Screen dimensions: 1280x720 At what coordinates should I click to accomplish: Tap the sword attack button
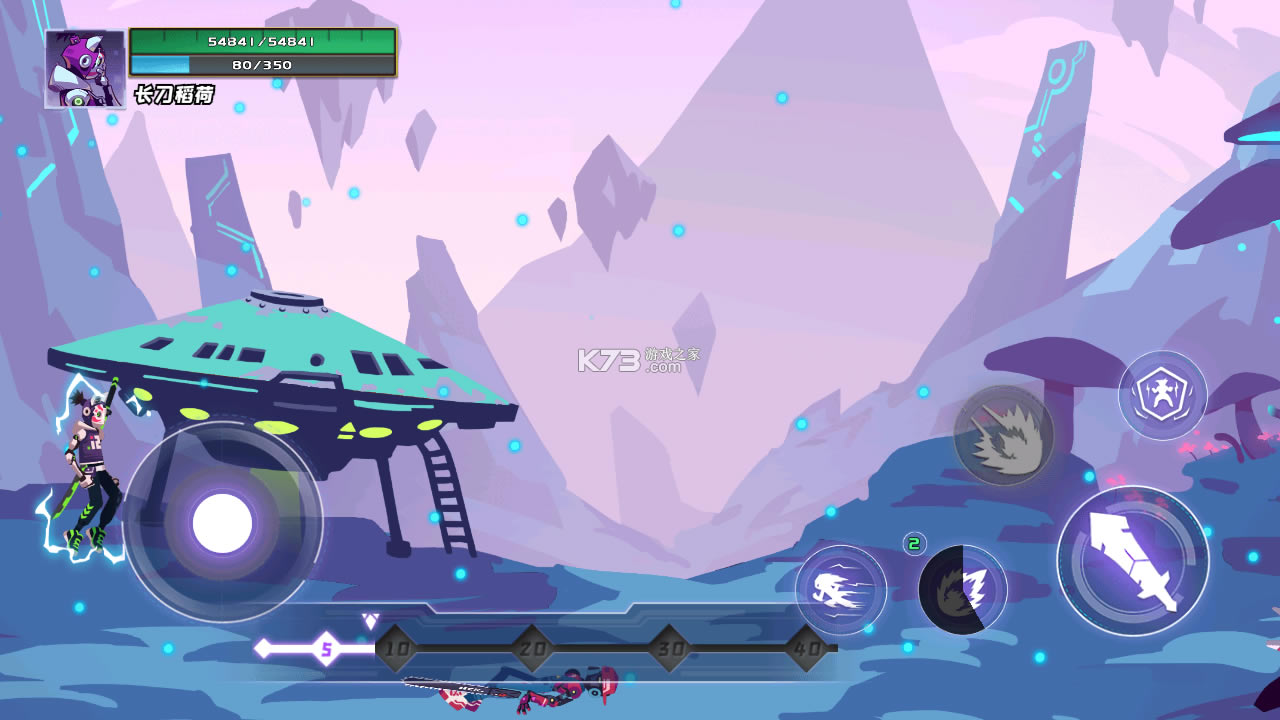coord(1132,561)
